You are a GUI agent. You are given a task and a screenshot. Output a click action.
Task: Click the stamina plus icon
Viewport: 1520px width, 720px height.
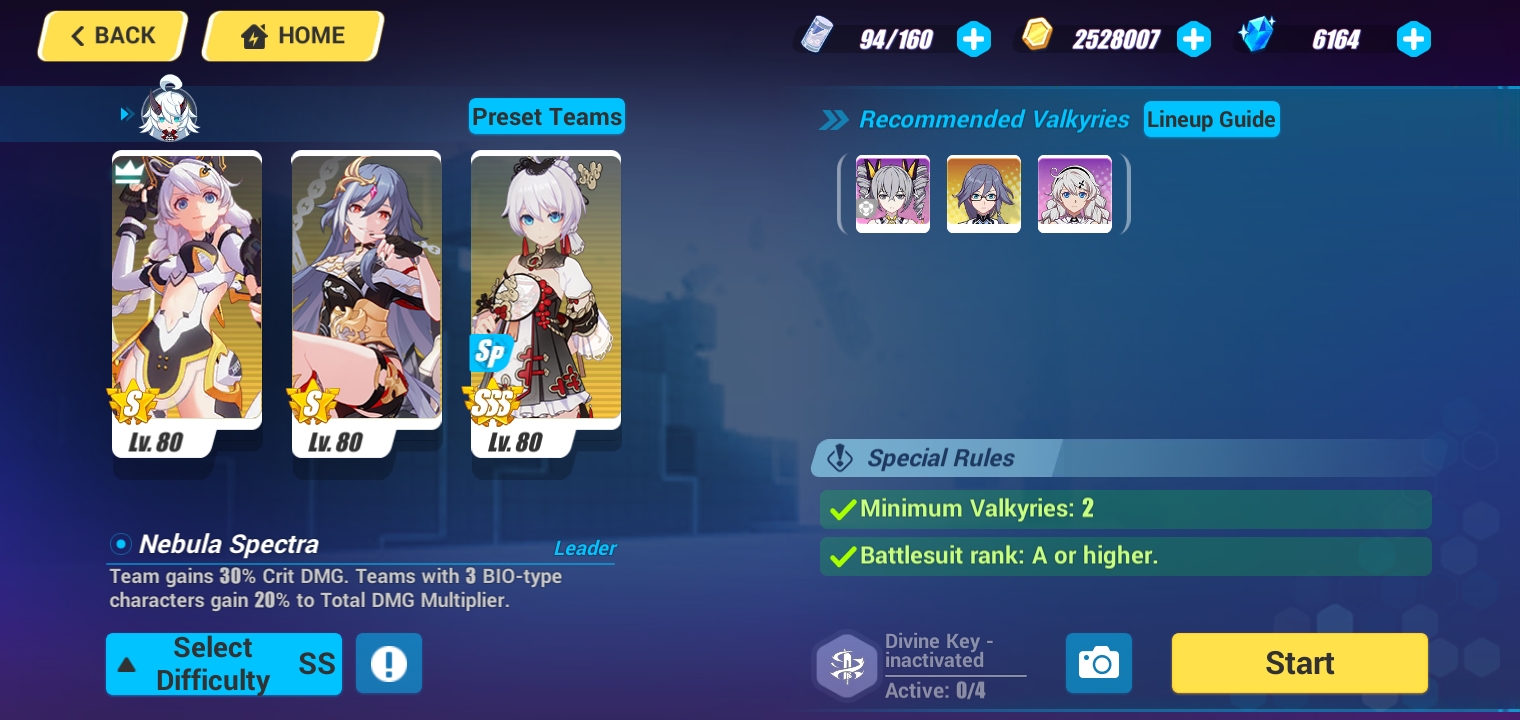(973, 39)
